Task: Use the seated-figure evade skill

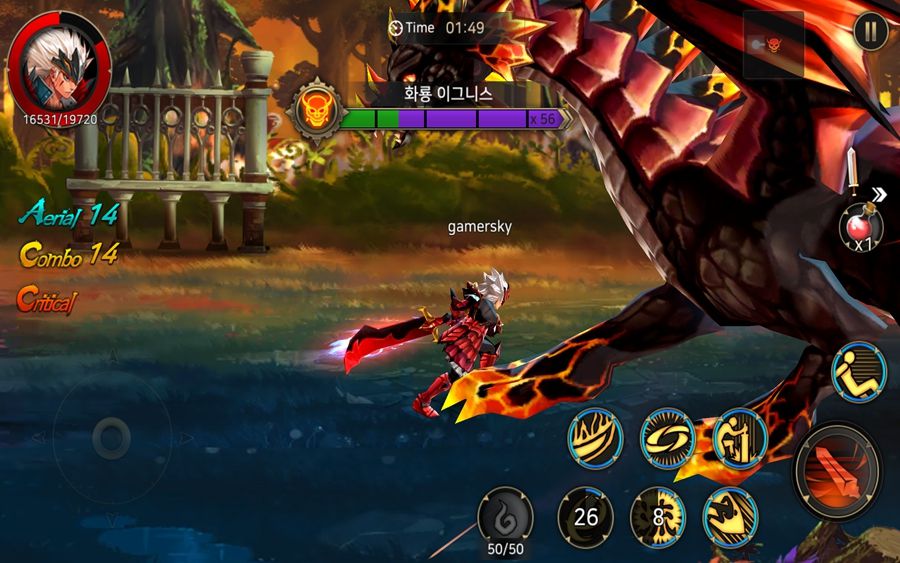Action: click(859, 371)
